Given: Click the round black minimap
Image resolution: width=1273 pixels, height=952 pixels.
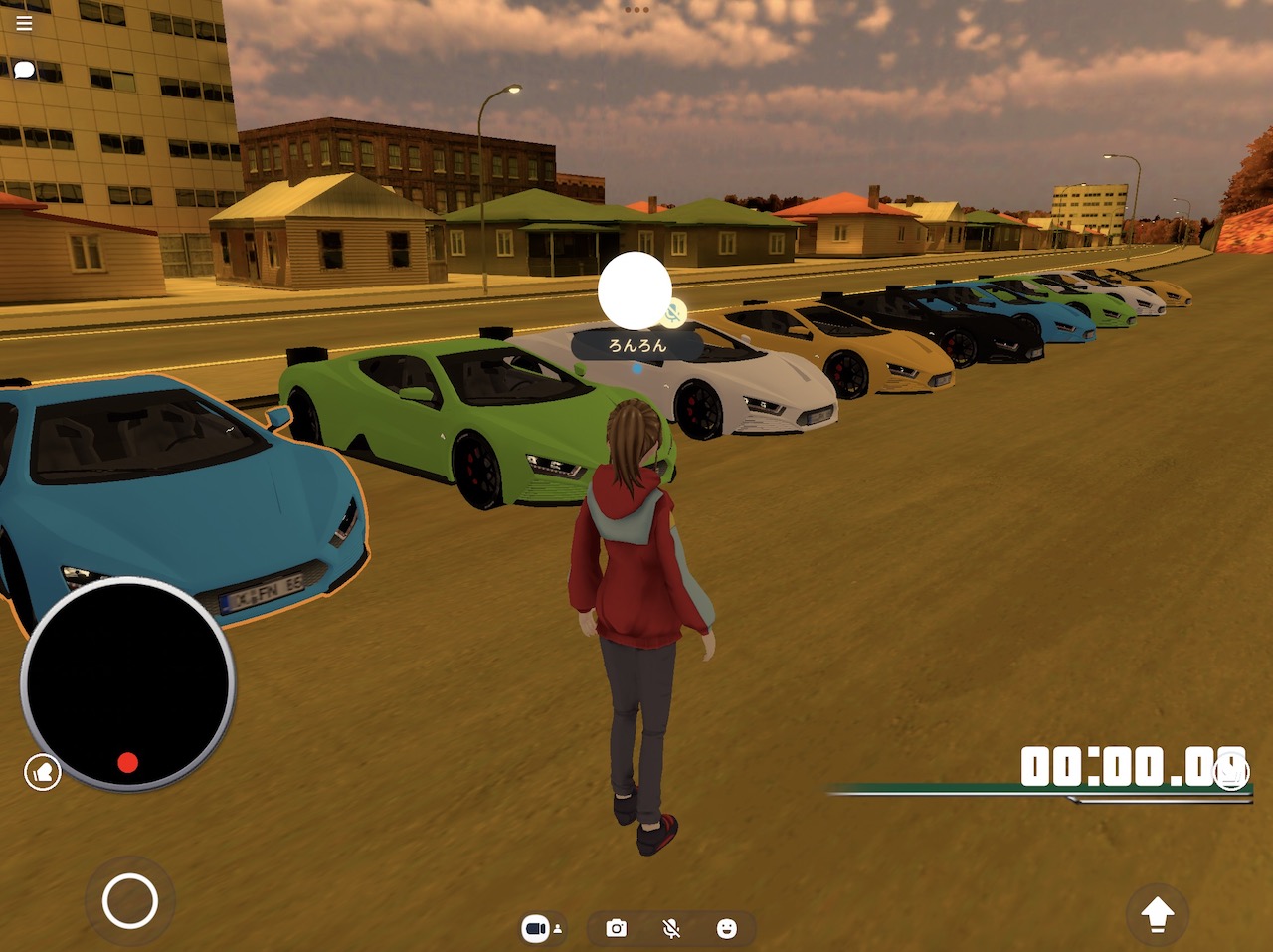Looking at the screenshot, I should (127, 683).
